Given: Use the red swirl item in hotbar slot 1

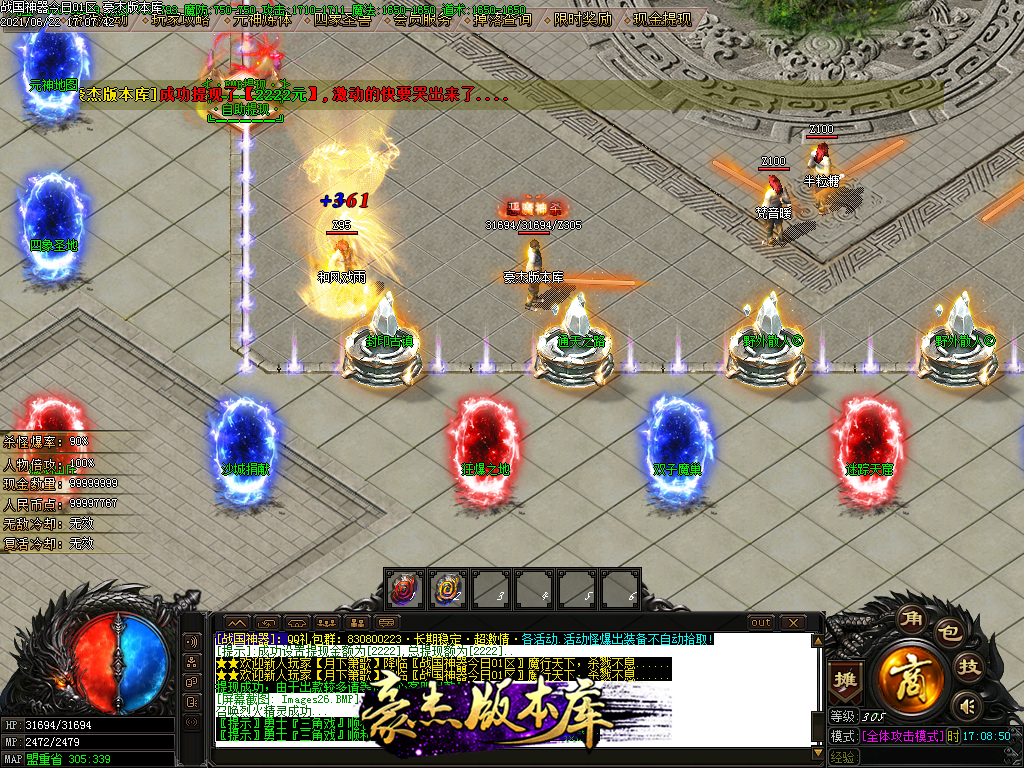Looking at the screenshot, I should click(x=404, y=590).
